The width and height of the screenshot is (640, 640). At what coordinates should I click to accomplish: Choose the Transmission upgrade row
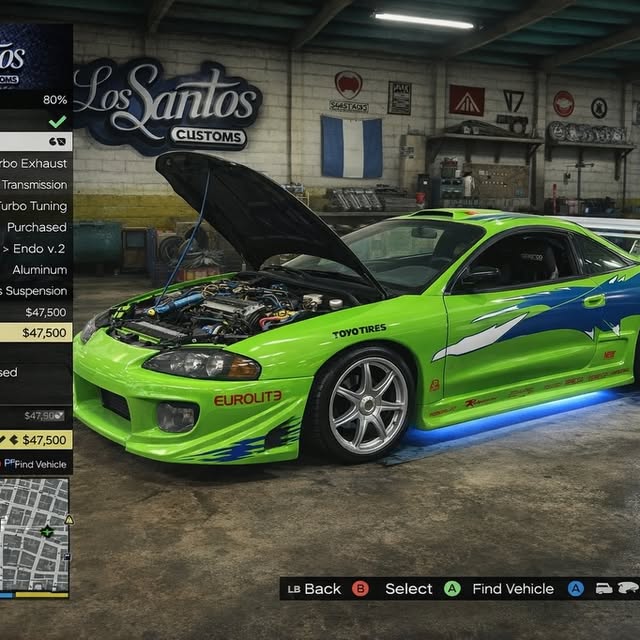click(36, 184)
